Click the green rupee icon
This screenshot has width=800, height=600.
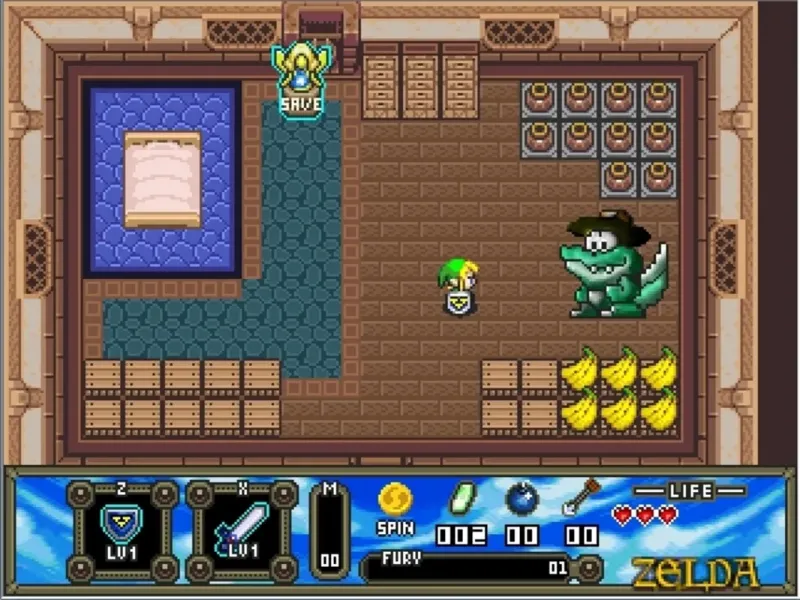click(461, 498)
